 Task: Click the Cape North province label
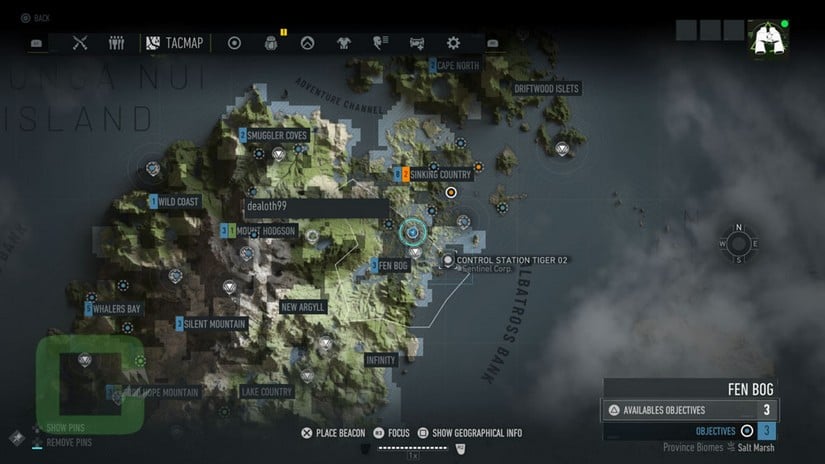(x=457, y=66)
